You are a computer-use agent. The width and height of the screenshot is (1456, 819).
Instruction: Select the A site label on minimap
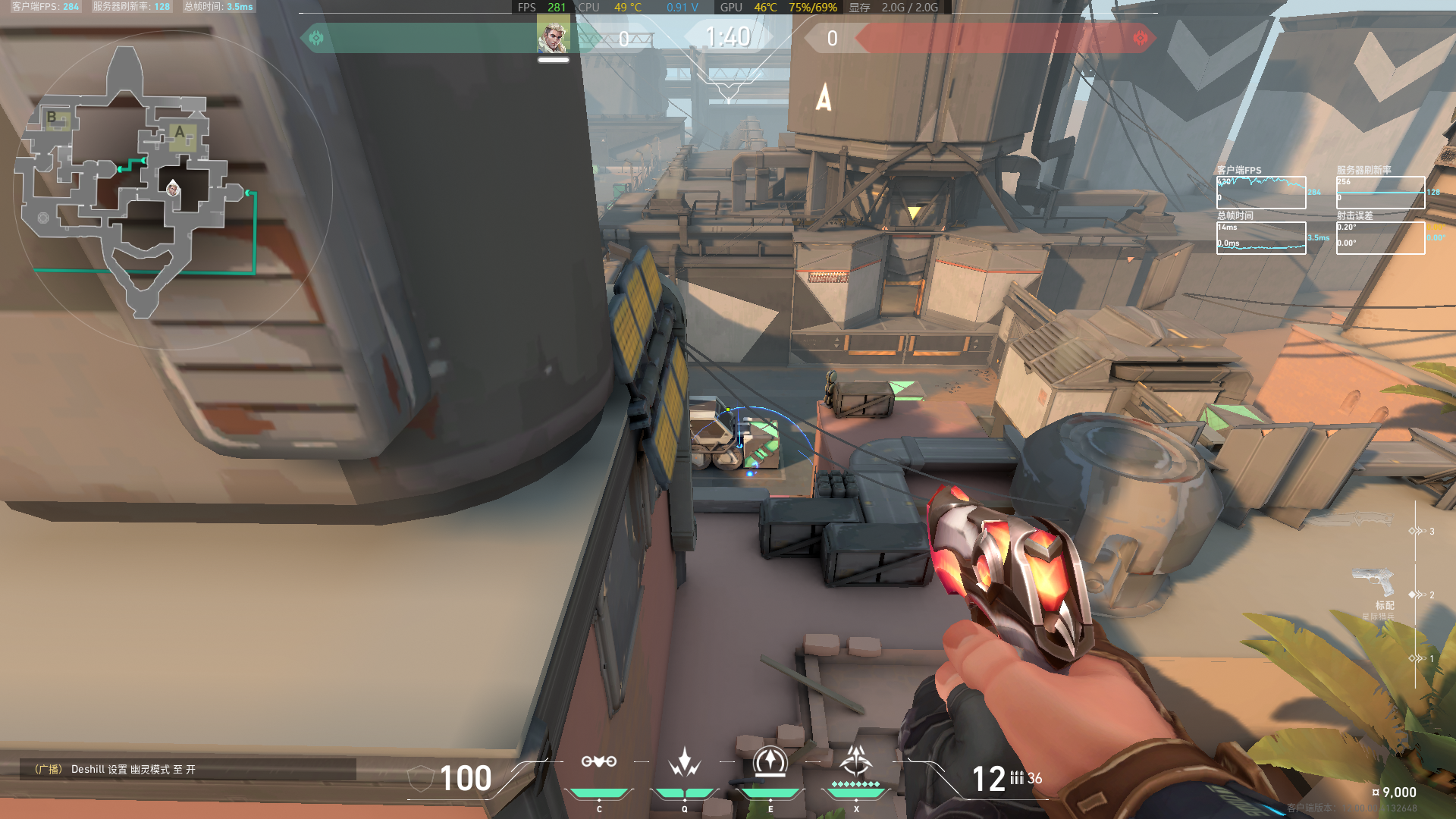coord(180,133)
